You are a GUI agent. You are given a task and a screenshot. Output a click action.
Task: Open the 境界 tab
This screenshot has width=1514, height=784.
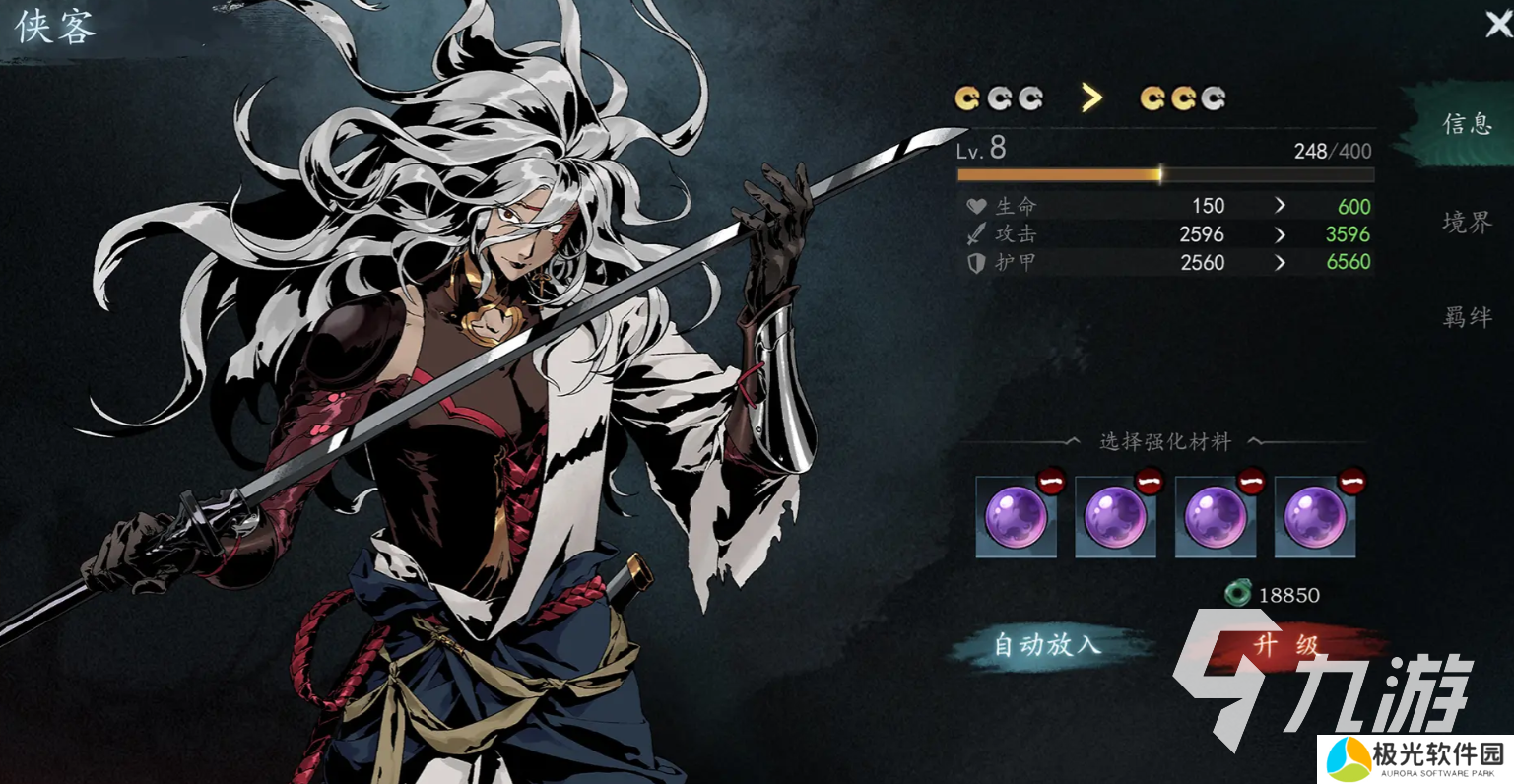click(1467, 223)
